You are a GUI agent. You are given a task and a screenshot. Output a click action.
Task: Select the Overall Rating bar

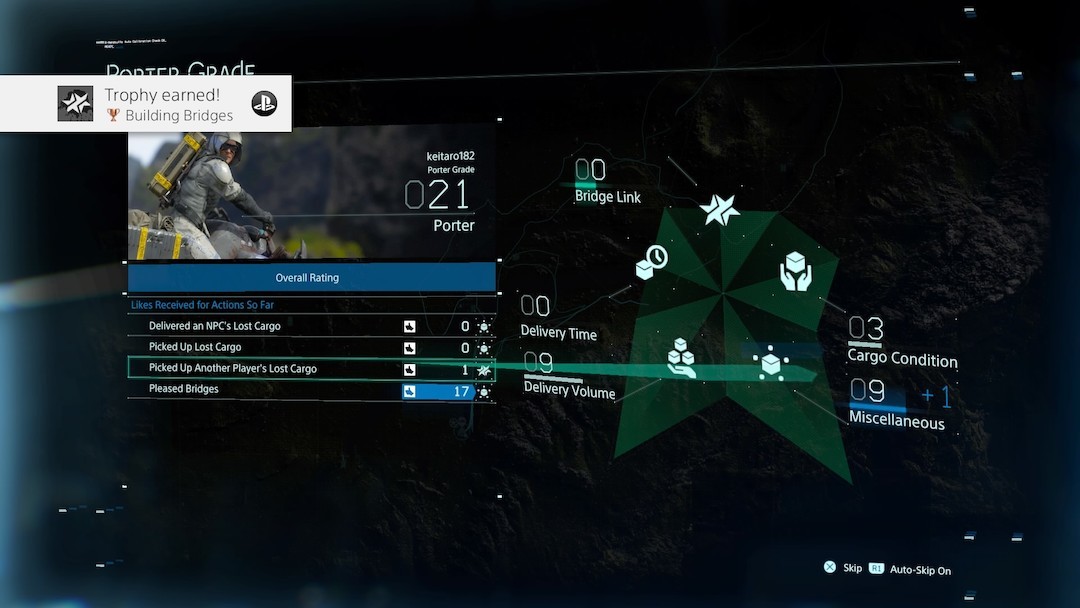311,277
